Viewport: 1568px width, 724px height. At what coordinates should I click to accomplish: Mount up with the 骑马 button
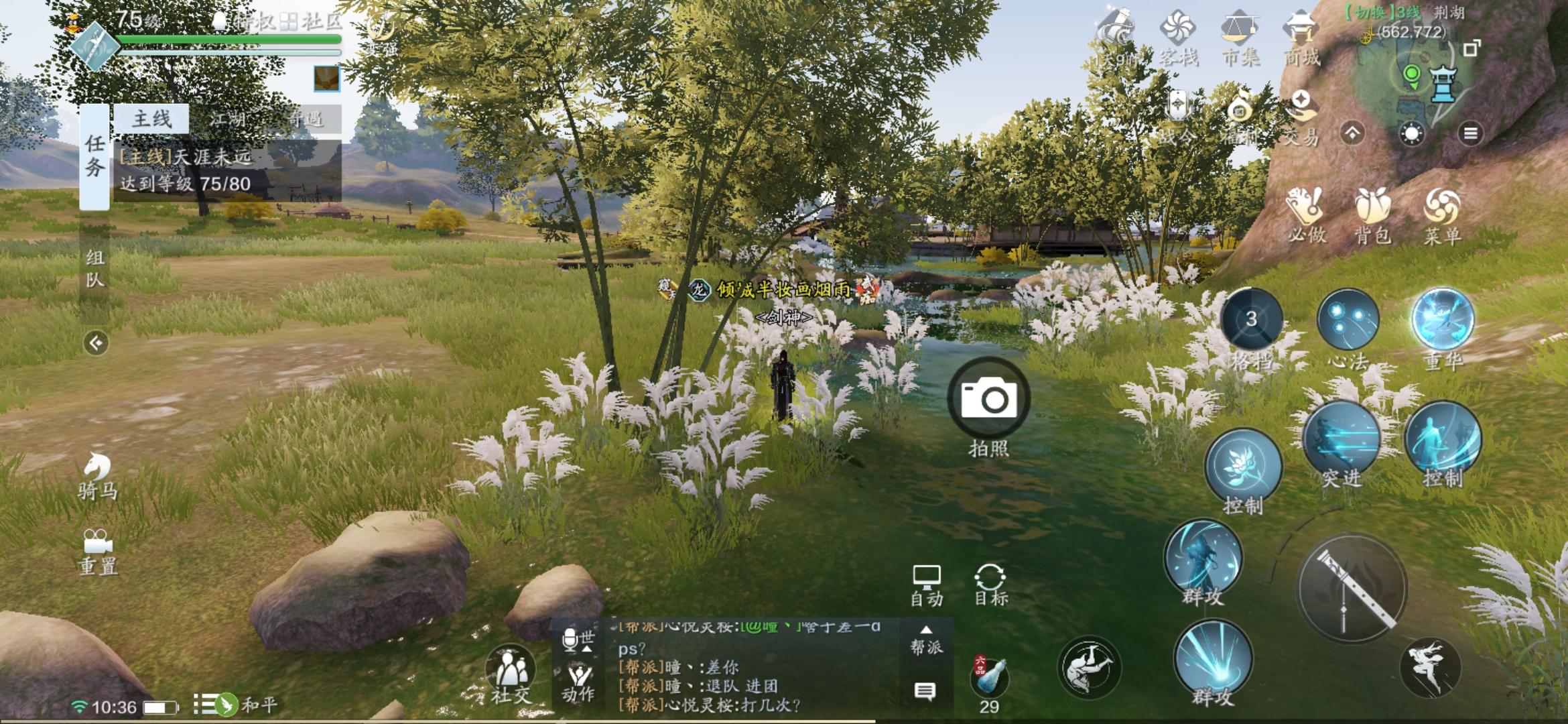(x=98, y=475)
